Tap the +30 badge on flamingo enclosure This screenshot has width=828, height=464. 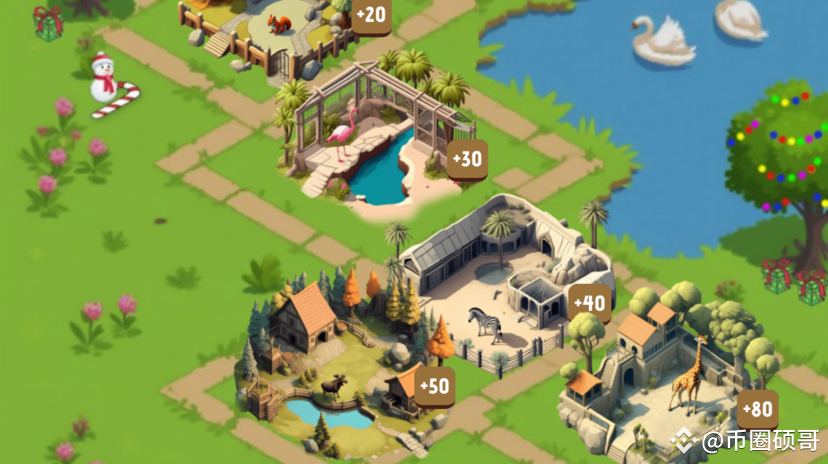point(466,159)
